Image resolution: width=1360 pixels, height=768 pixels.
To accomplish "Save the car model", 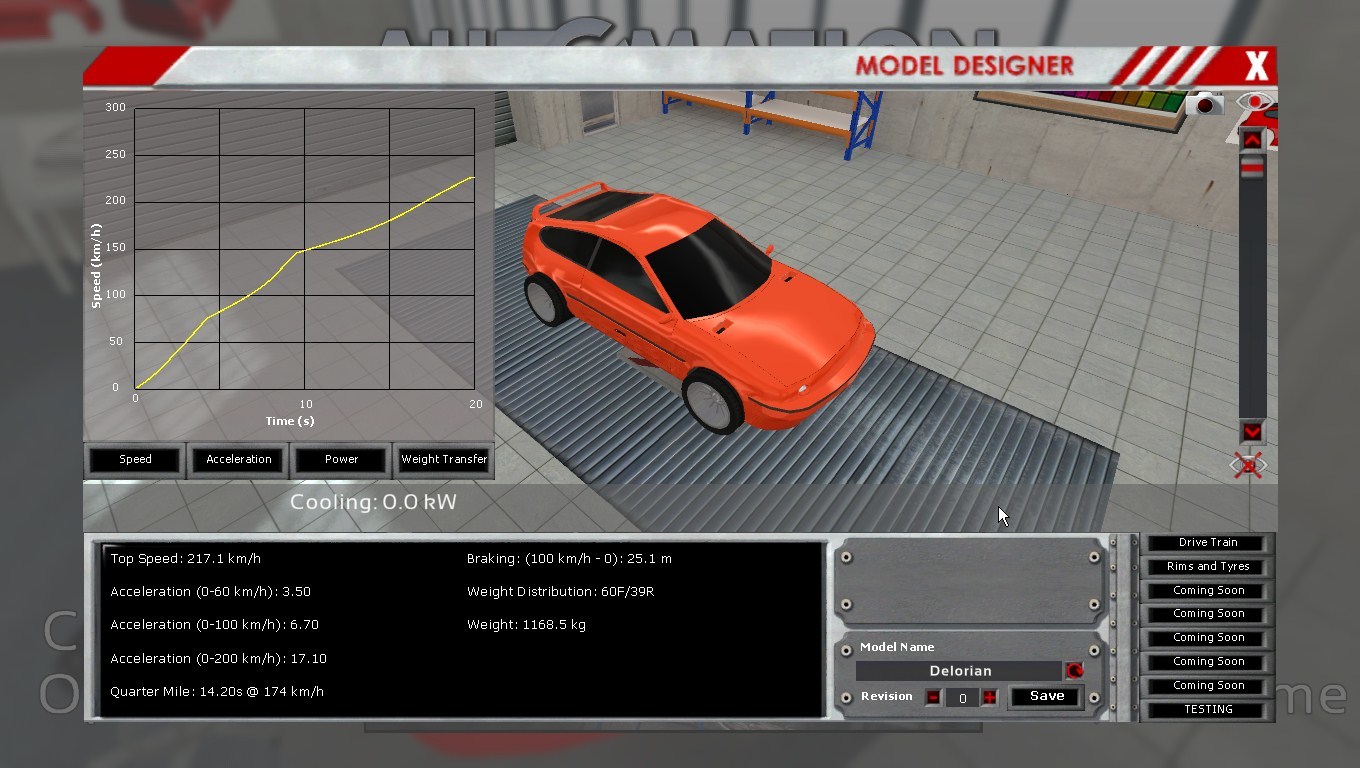I will tap(1046, 697).
